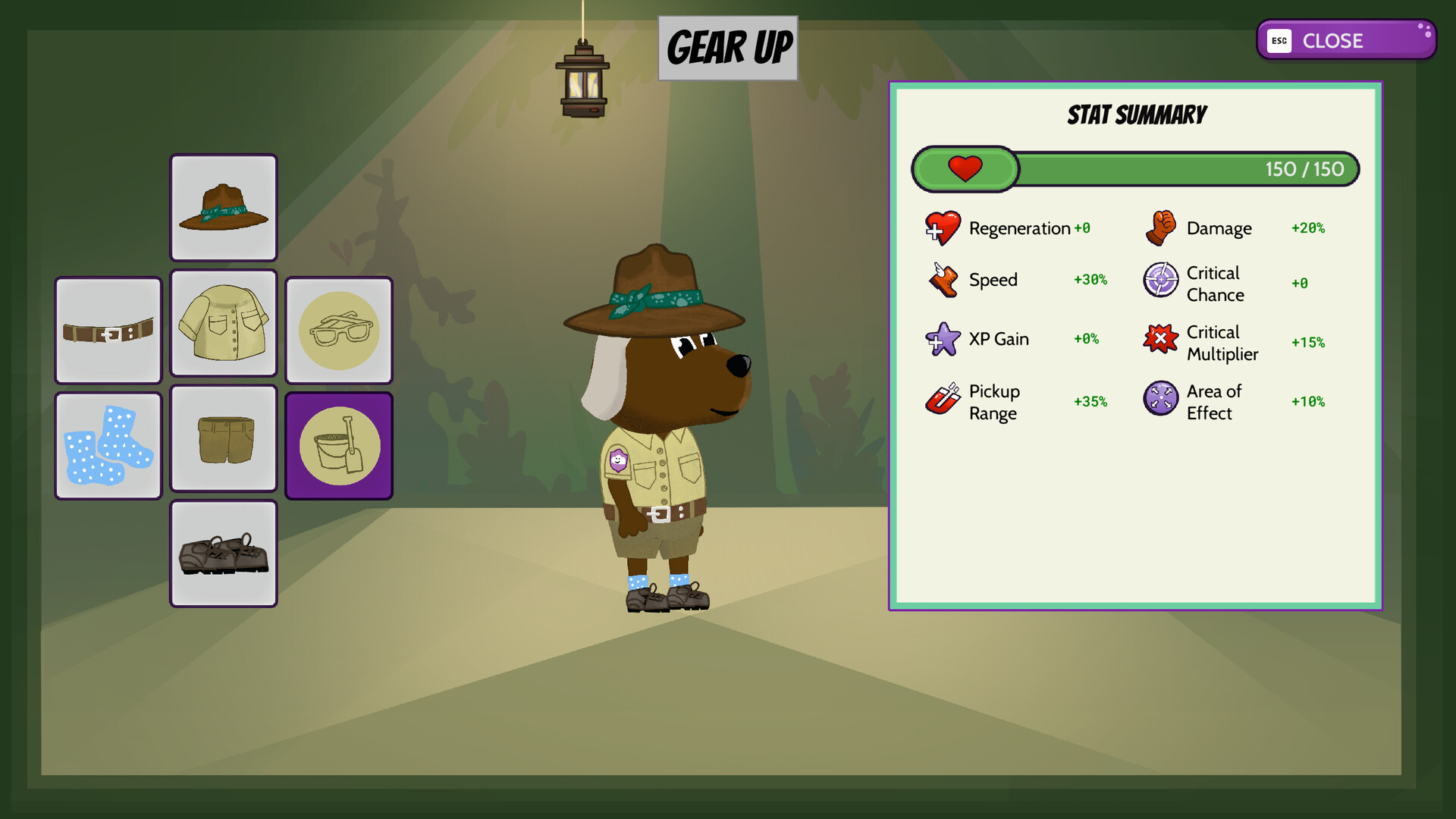Click the Stat Summary heading
The height and width of the screenshot is (819, 1456).
1135,115
